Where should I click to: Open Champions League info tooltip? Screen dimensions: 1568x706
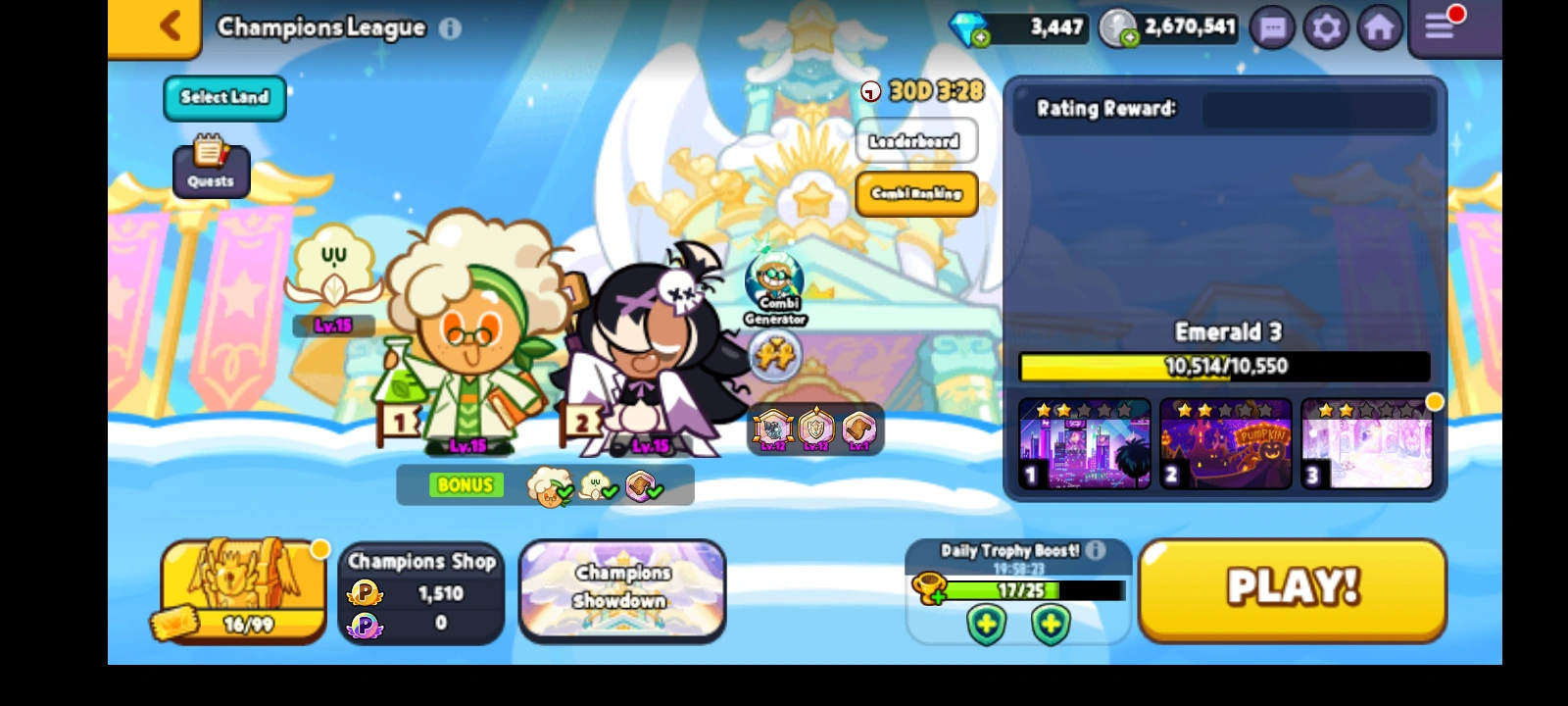coord(450,28)
